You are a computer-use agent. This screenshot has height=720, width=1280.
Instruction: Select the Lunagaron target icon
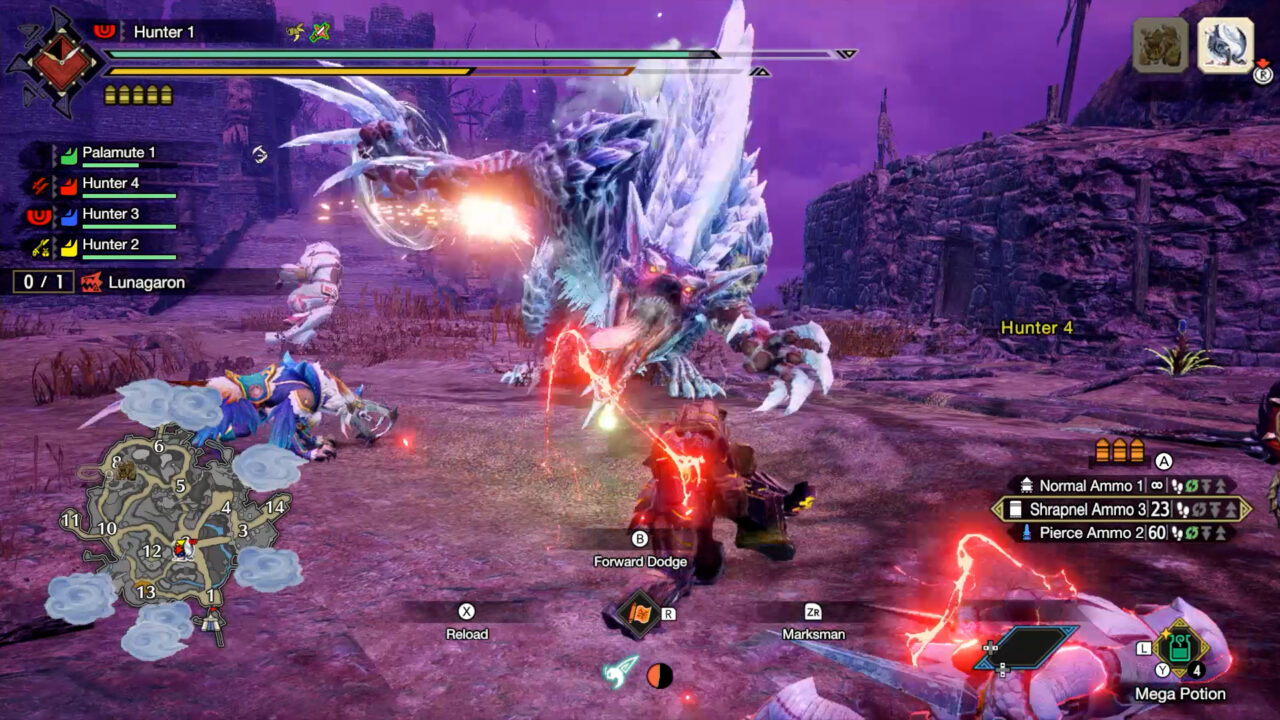pos(91,281)
